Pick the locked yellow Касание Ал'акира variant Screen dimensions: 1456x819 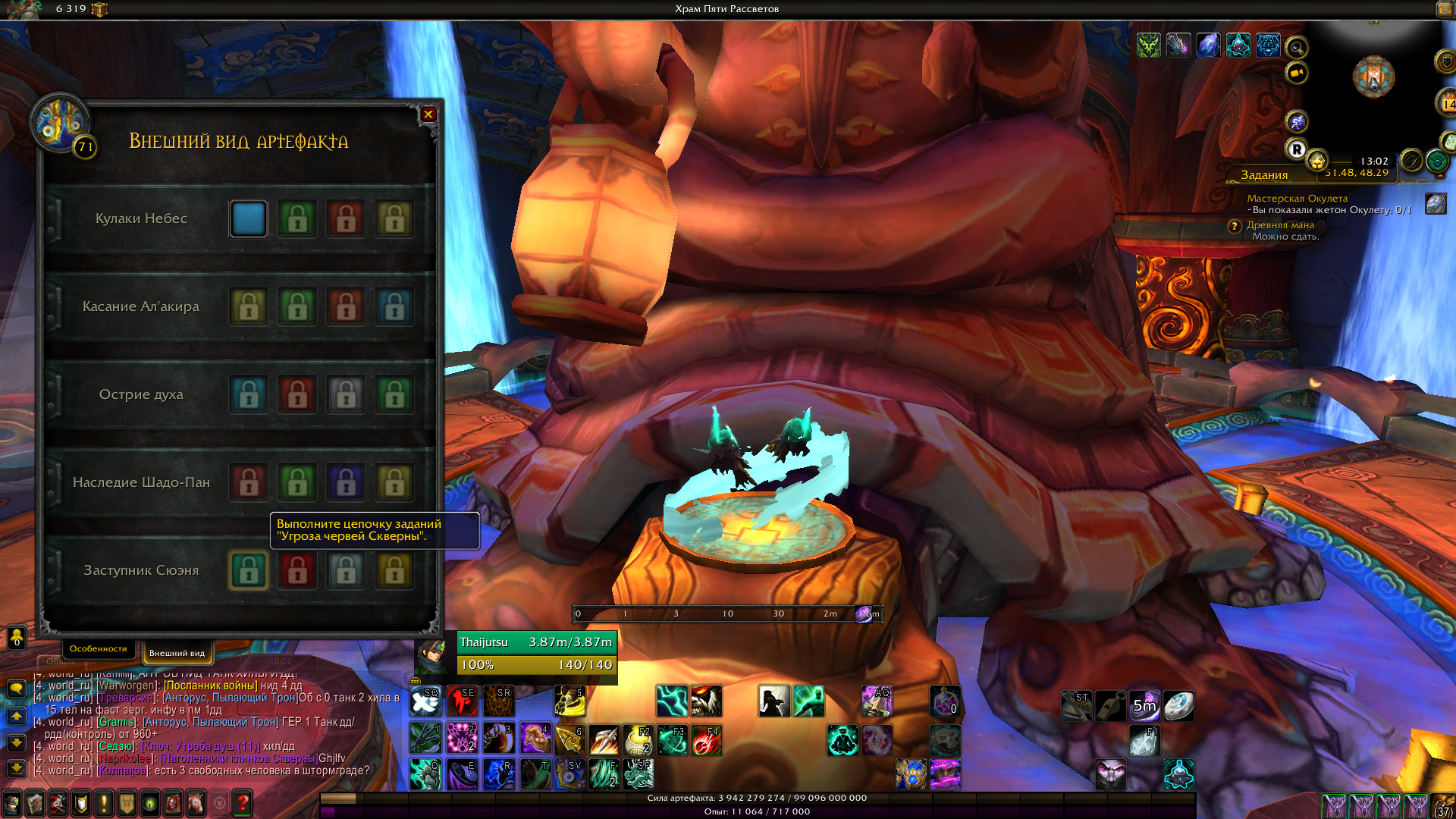tap(249, 306)
